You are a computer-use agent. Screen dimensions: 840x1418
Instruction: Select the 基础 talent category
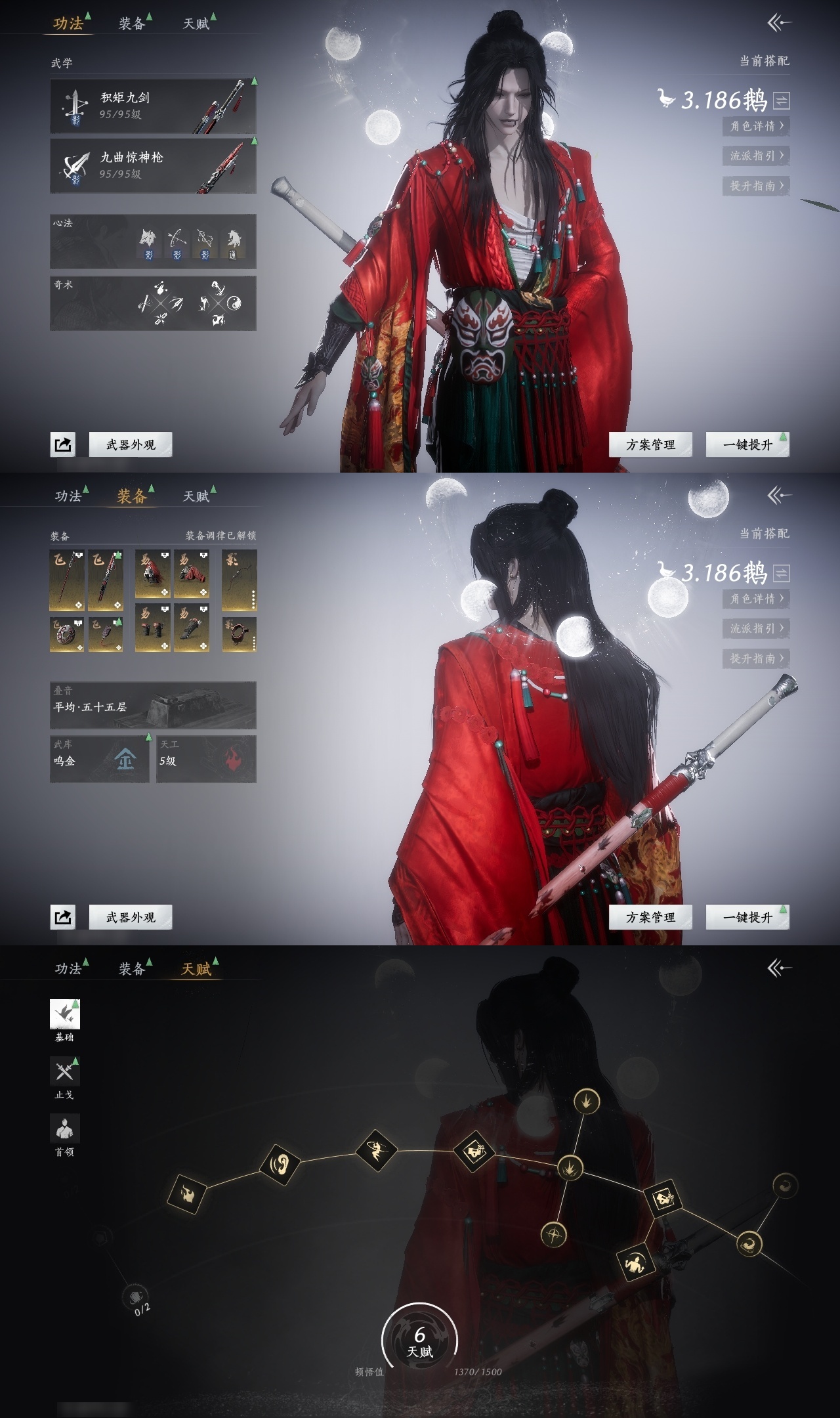click(64, 1015)
